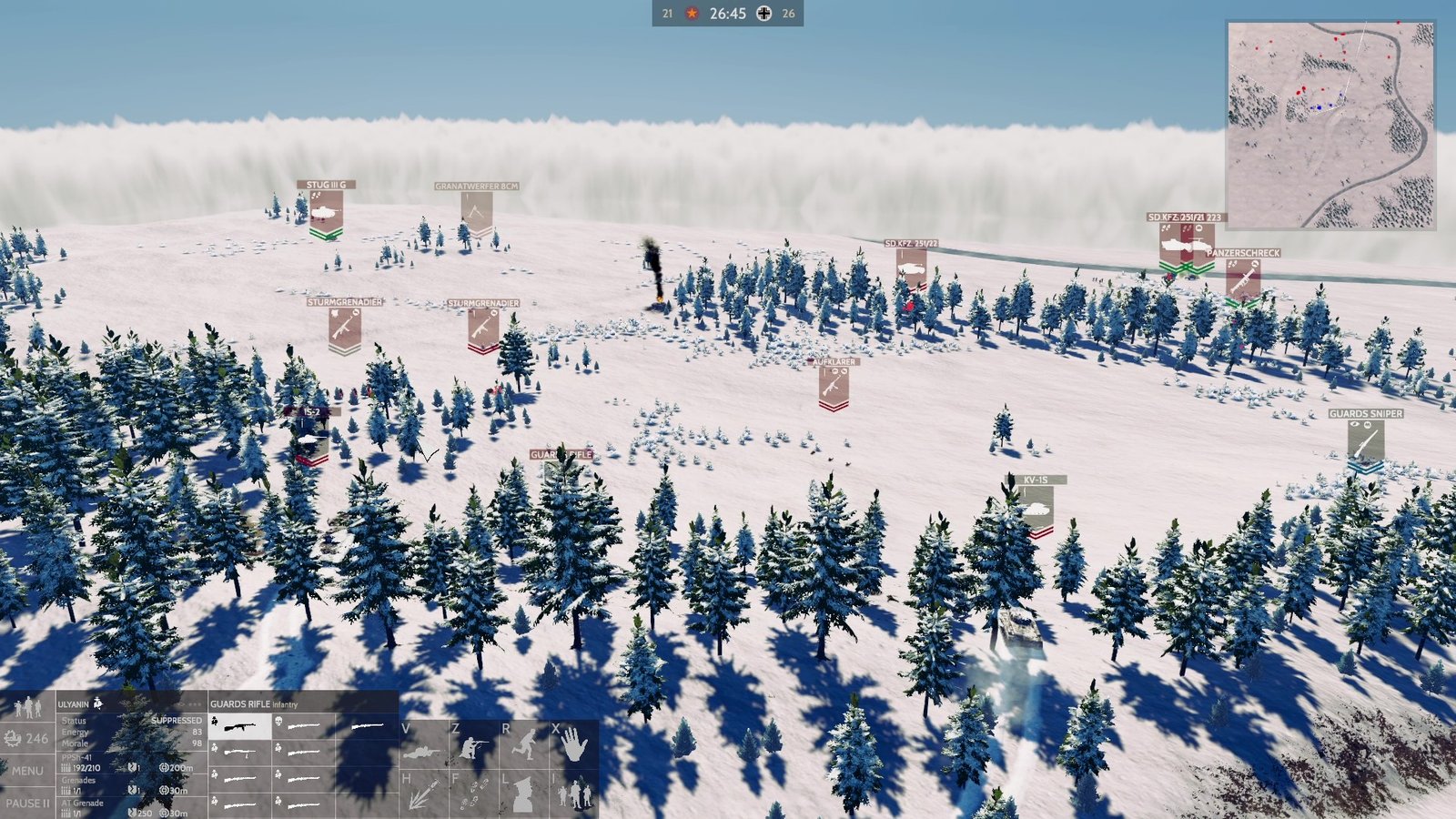
Task: Toggle game pause with PAUSE II
Action: tap(30, 803)
